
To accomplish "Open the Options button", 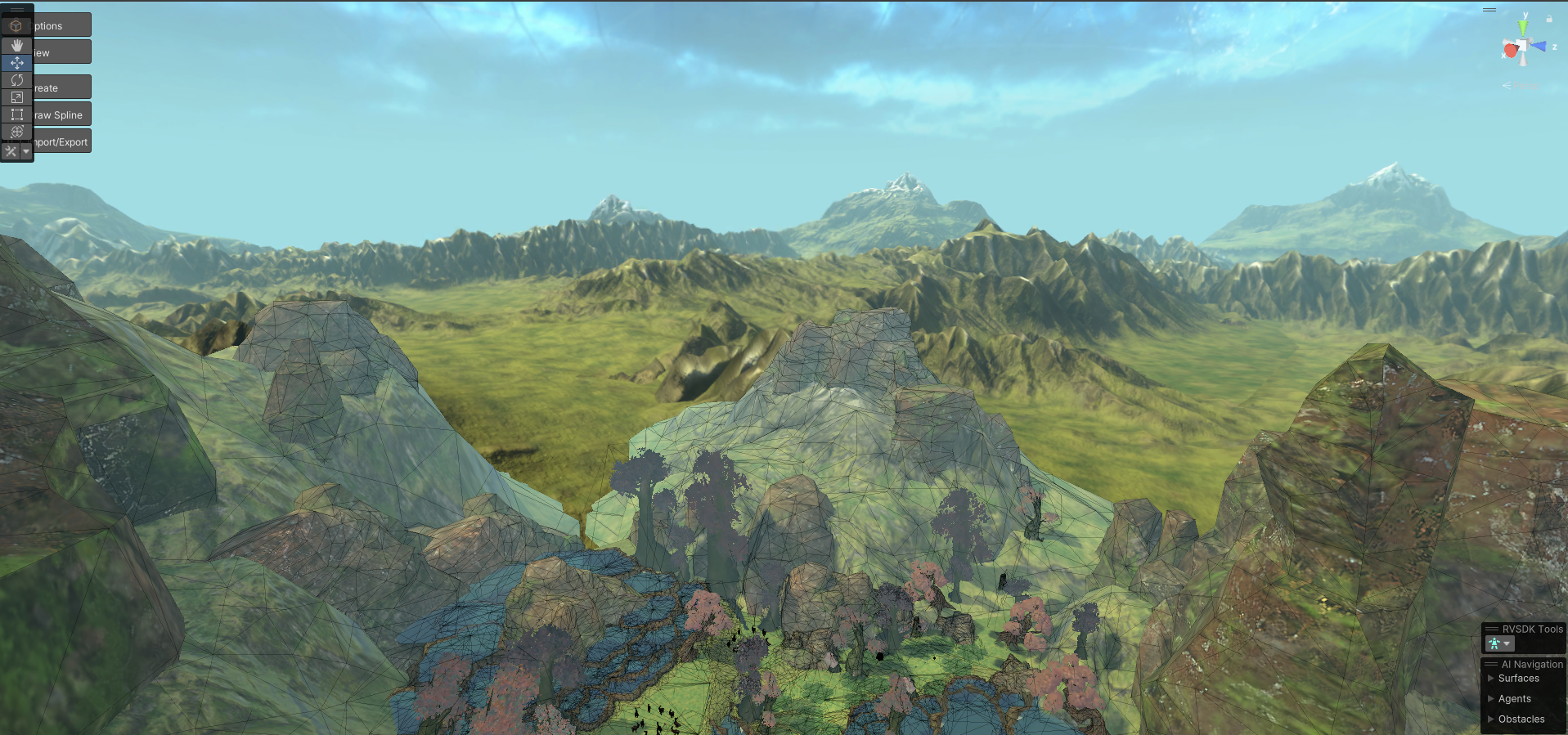I will [x=61, y=25].
